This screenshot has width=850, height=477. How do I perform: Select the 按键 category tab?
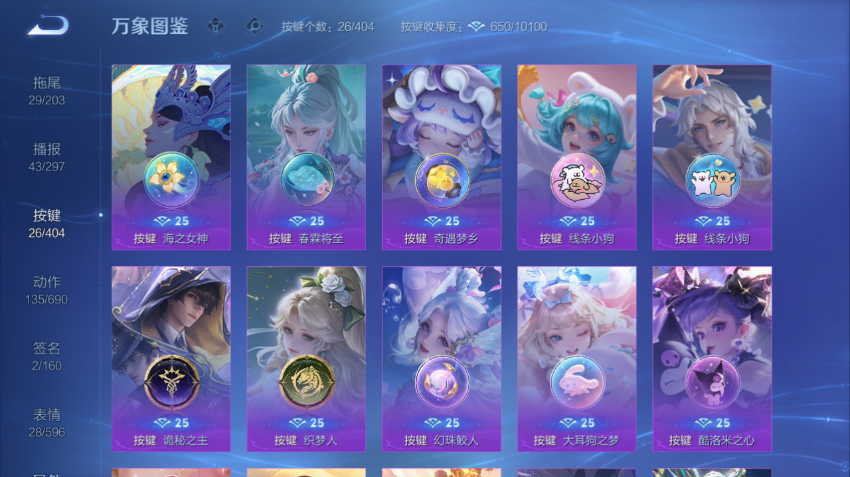point(47,223)
